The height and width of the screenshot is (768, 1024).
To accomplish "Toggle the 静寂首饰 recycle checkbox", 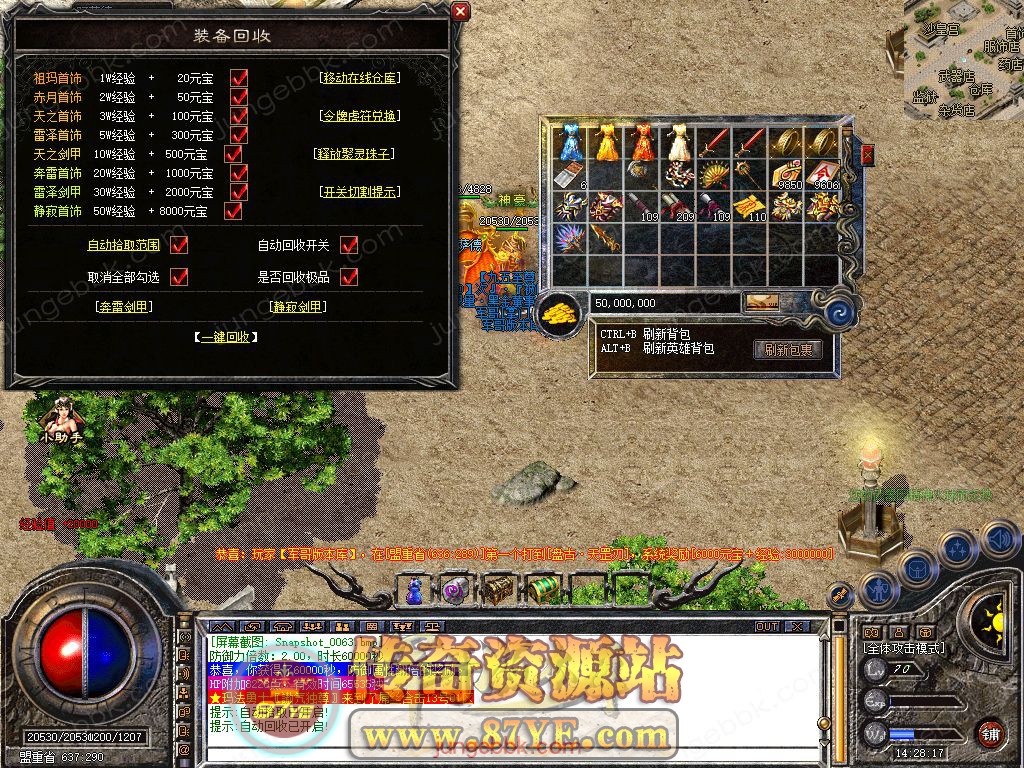I will 233,211.
